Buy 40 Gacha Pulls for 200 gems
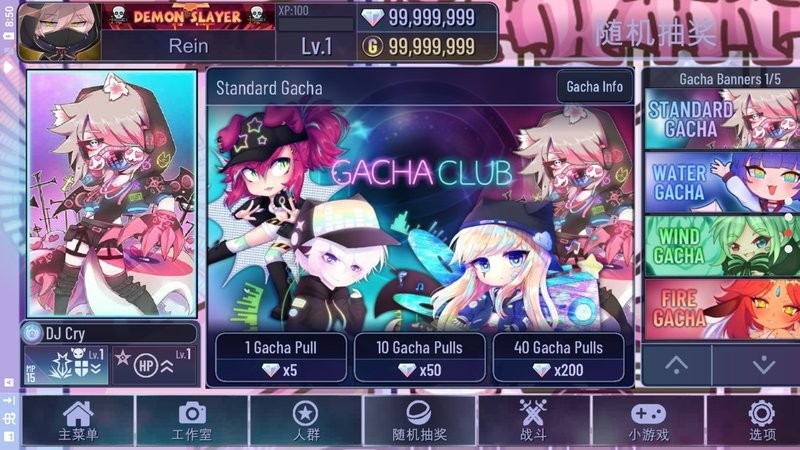This screenshot has width=800, height=450. 558,358
